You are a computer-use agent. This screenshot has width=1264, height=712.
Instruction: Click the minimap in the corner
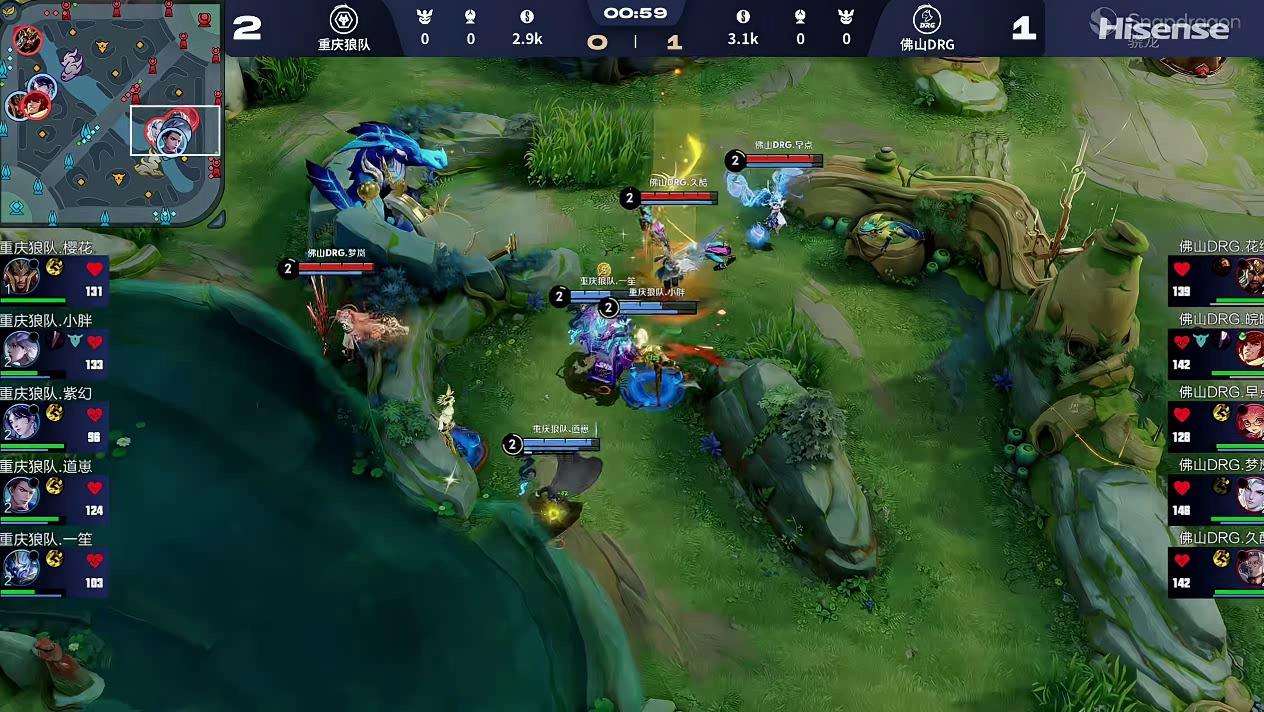111,113
